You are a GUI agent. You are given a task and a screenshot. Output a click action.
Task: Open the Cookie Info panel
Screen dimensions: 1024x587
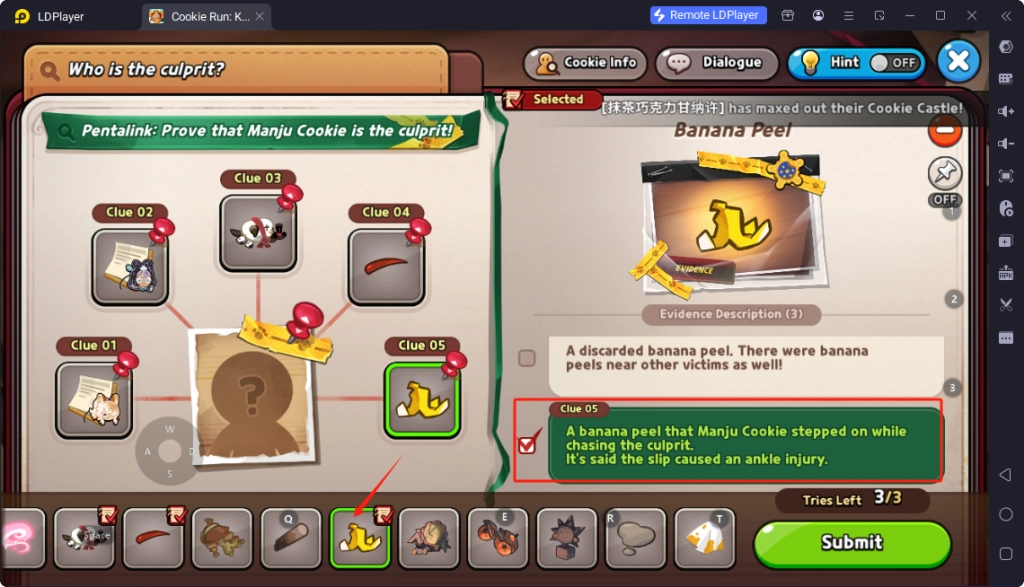click(587, 63)
